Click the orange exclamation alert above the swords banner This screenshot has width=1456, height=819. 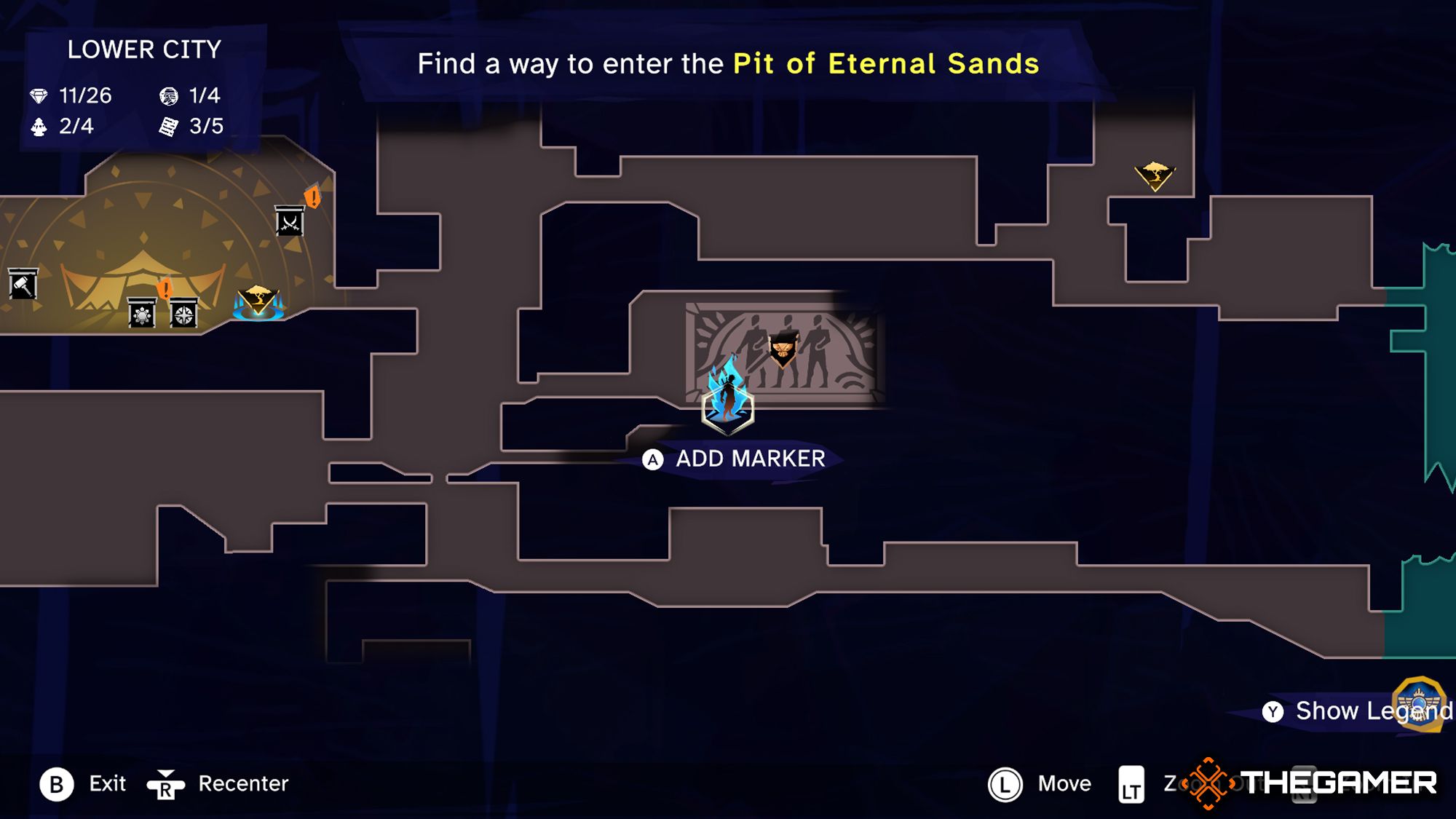tap(312, 197)
